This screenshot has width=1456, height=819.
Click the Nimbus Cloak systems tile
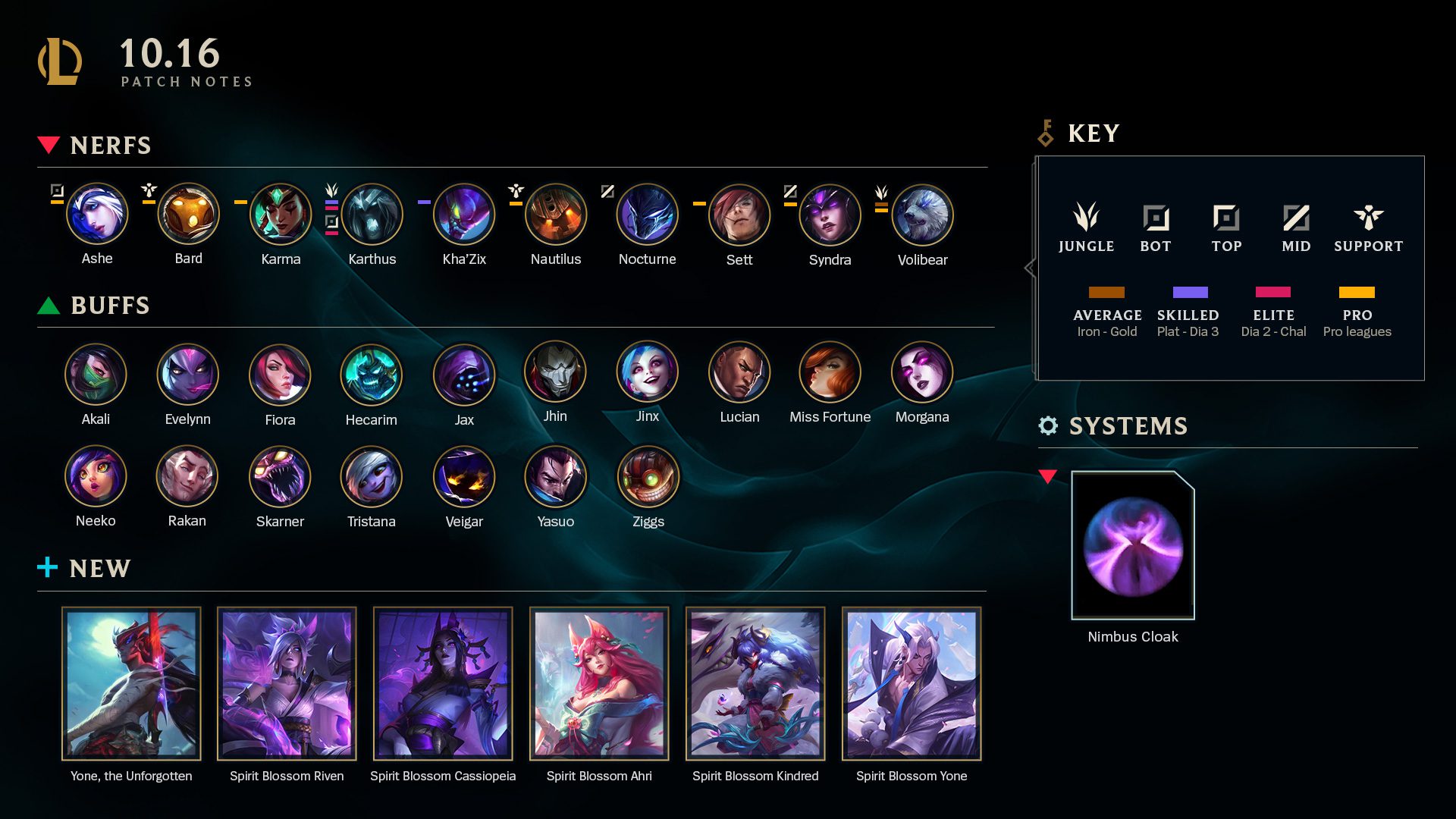1133,545
